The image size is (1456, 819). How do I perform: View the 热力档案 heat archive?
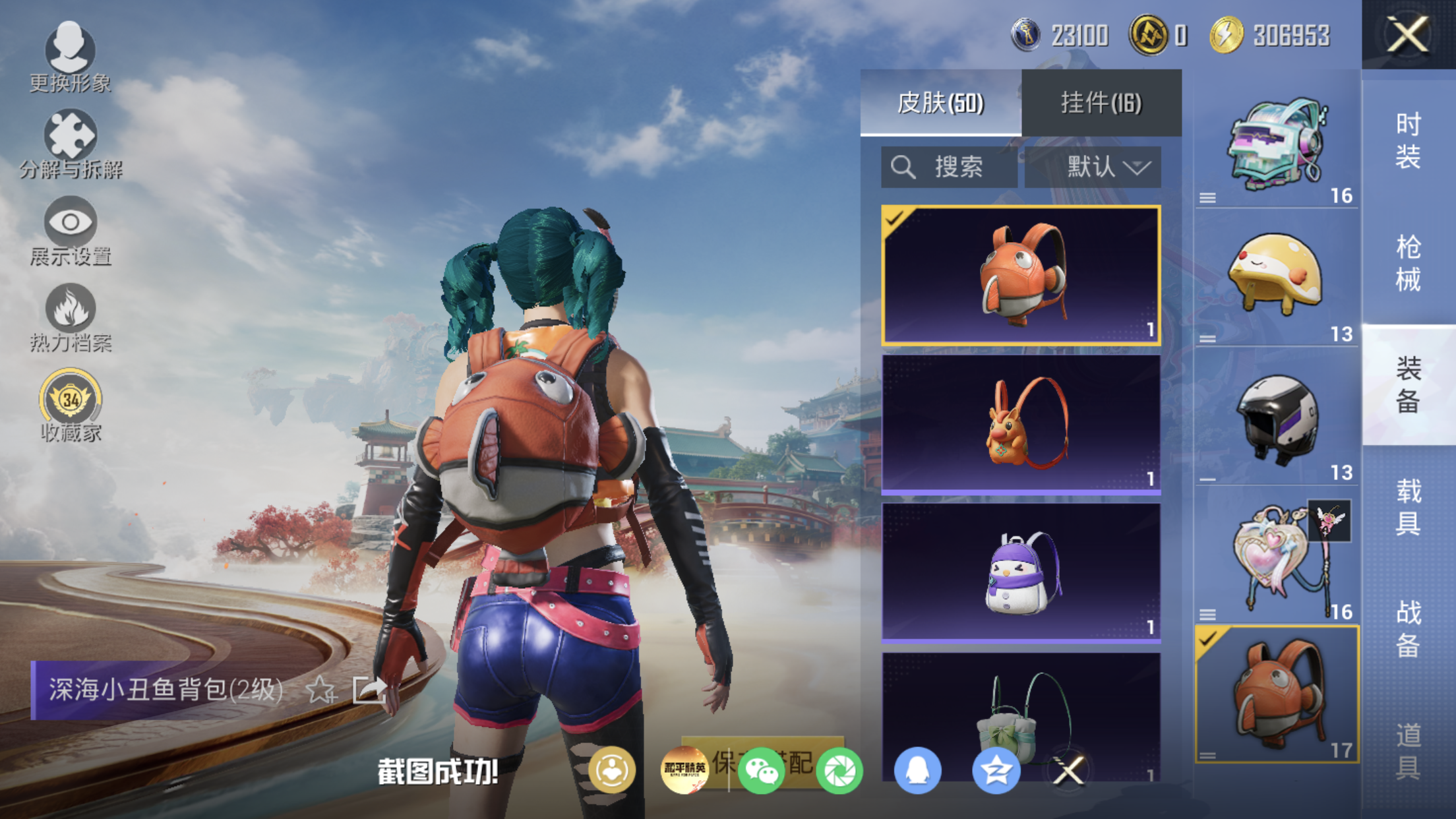pos(70,318)
